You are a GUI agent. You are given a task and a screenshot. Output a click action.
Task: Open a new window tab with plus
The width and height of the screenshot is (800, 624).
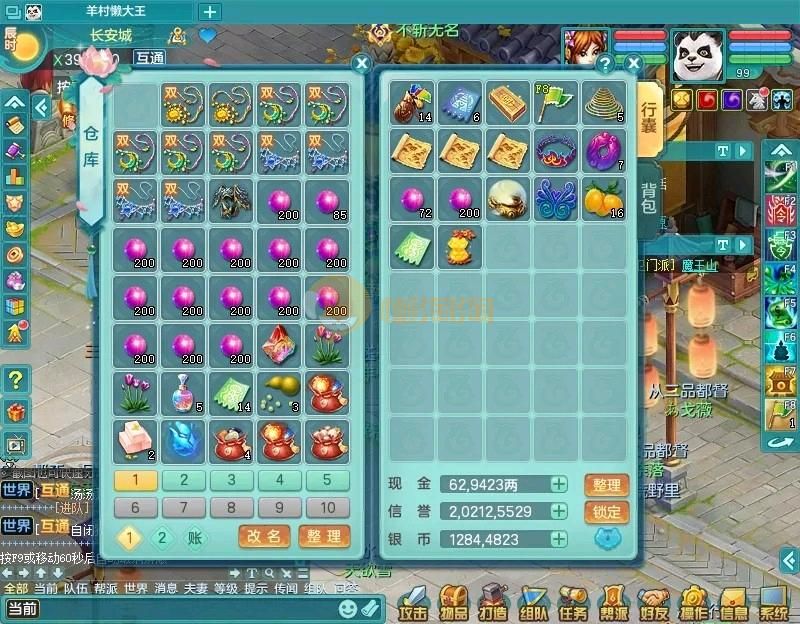210,12
